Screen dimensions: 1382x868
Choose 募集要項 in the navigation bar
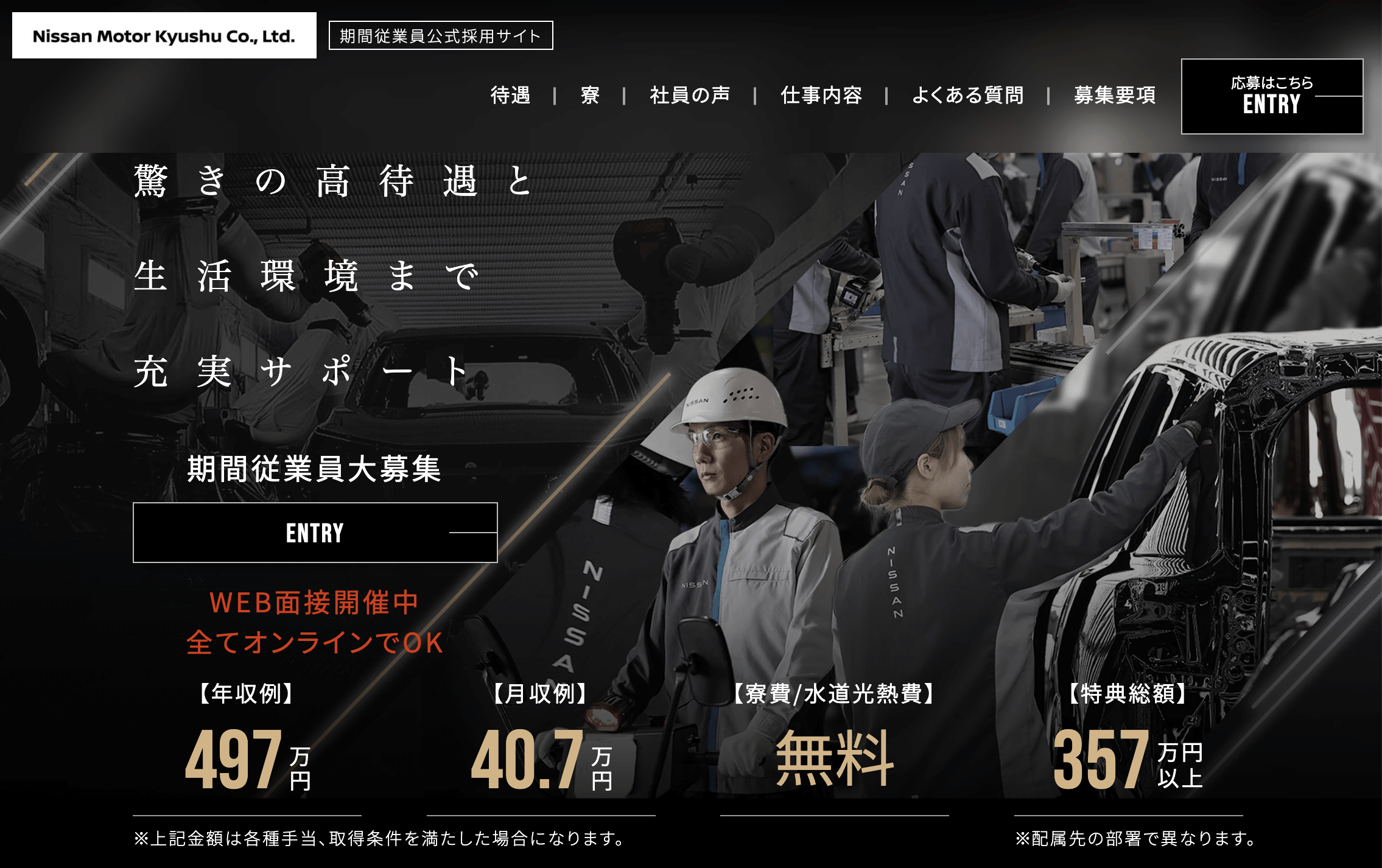tap(1115, 96)
